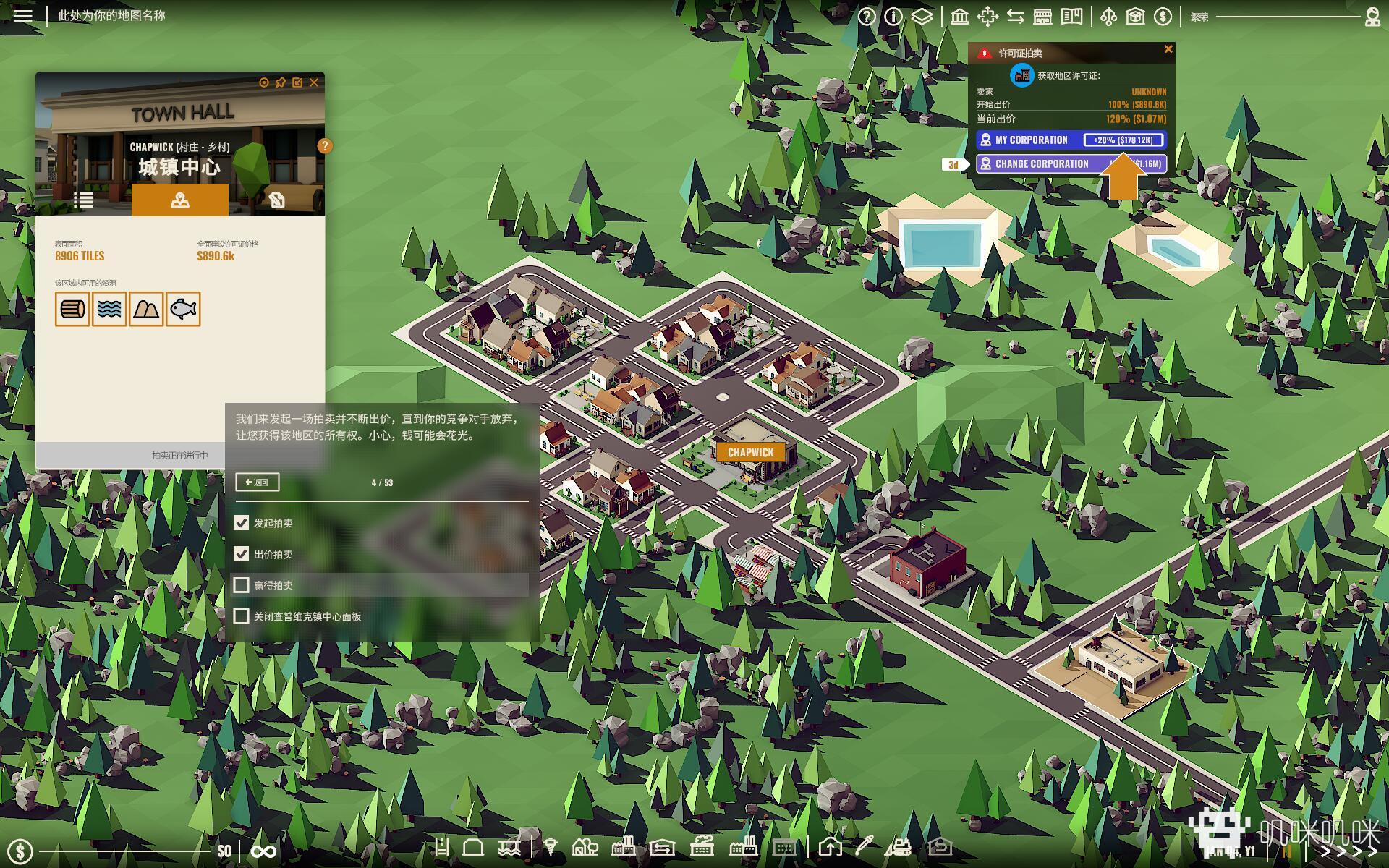
Task: Open the bank building menu icon
Action: coord(959,17)
